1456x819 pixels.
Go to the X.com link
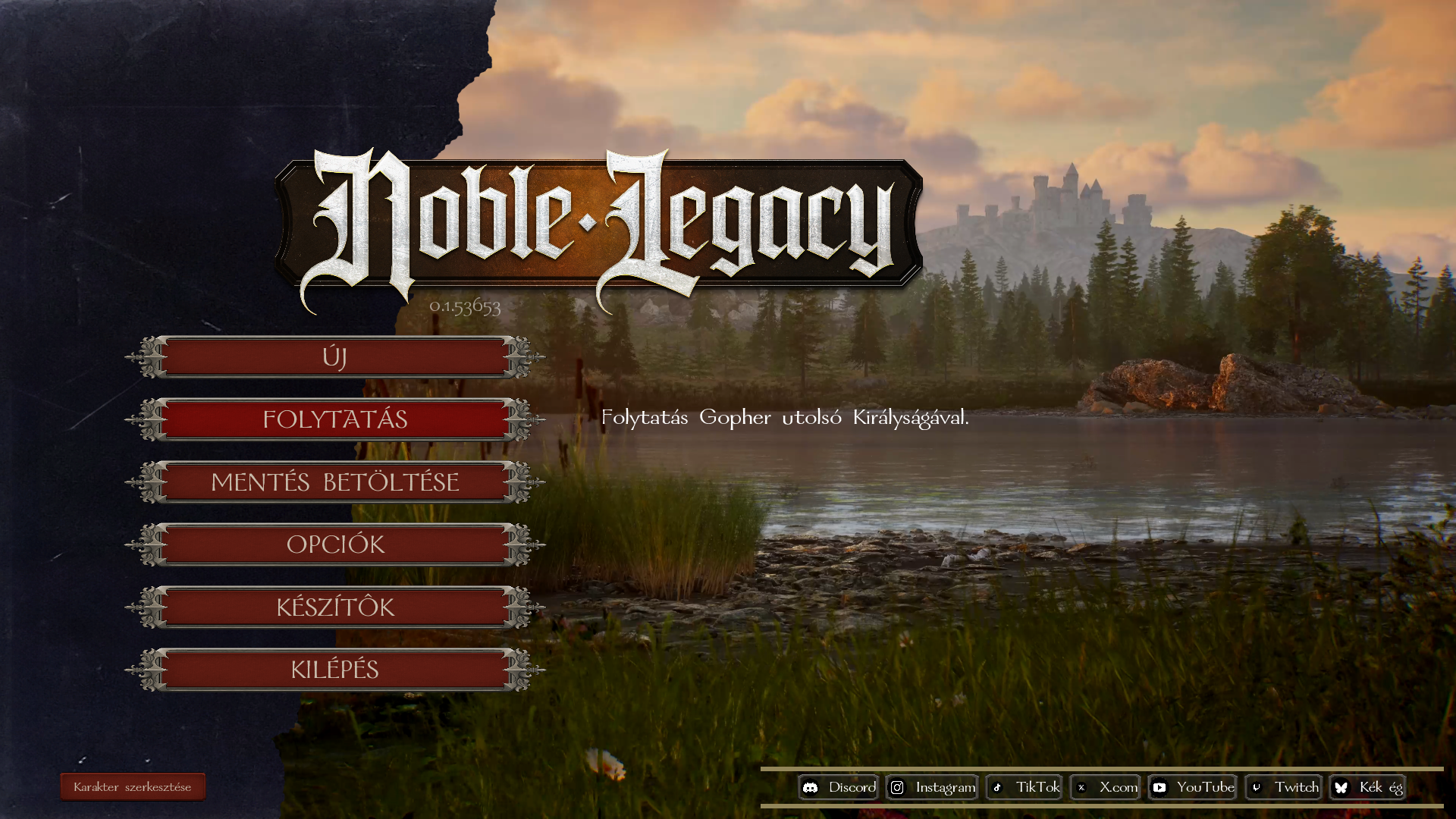coord(1106,787)
